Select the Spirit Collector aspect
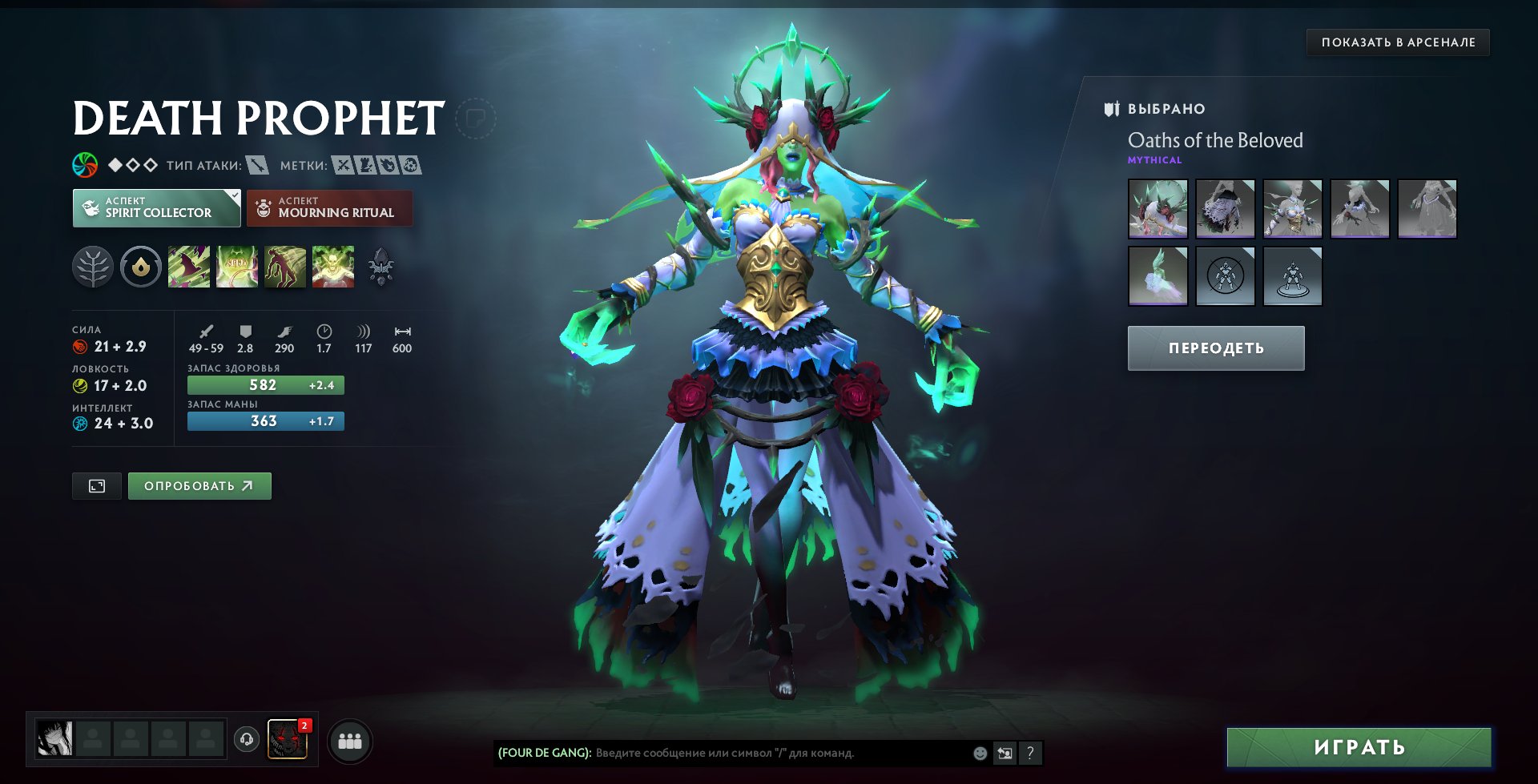This screenshot has width=1538, height=784. [156, 208]
